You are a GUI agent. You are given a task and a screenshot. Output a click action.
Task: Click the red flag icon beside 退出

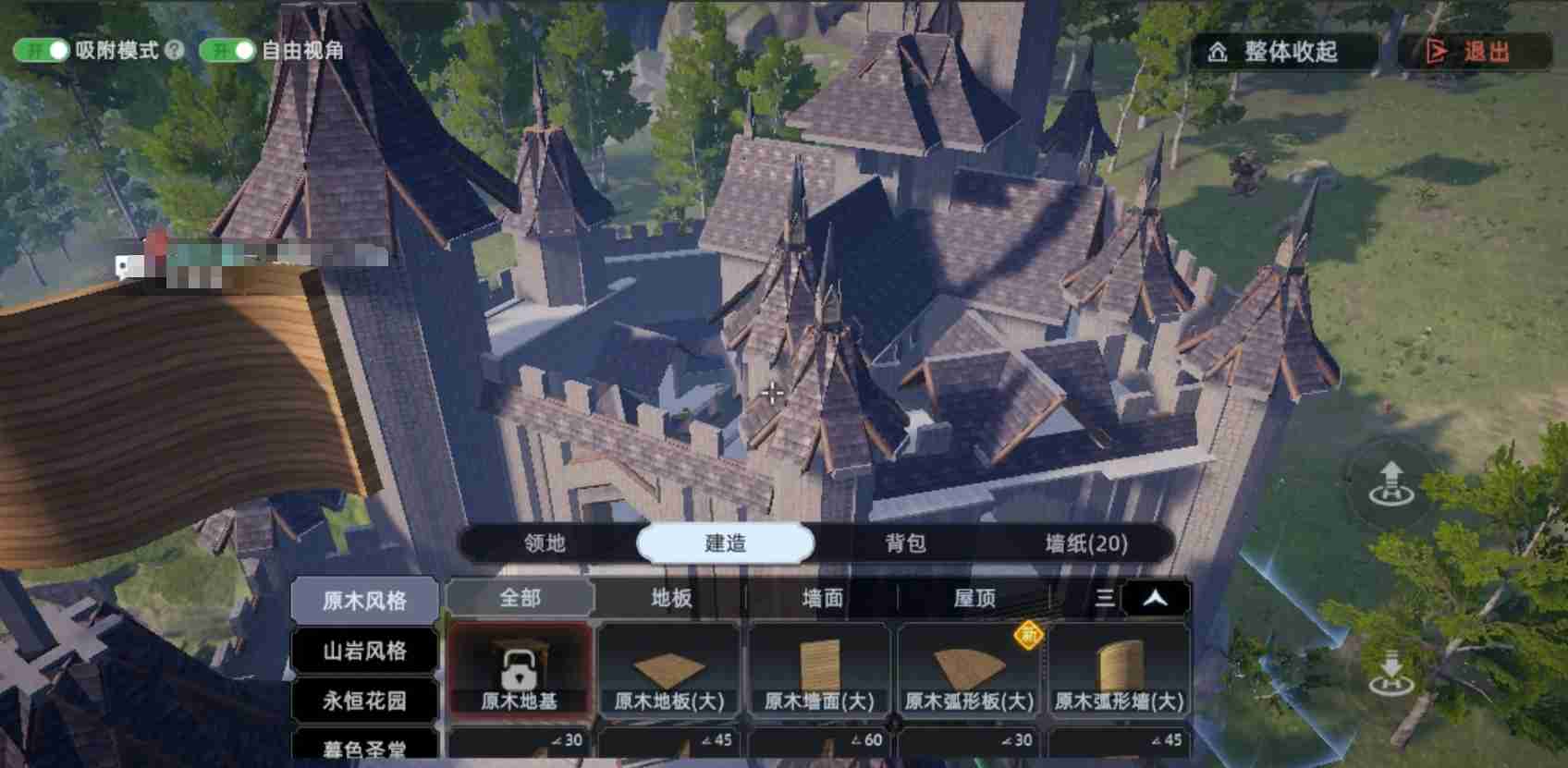click(x=1439, y=53)
